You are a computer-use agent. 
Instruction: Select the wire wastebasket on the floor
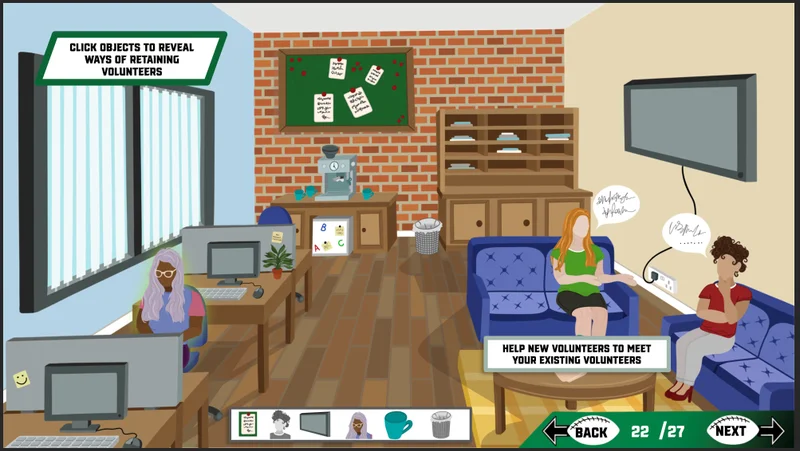pos(427,236)
